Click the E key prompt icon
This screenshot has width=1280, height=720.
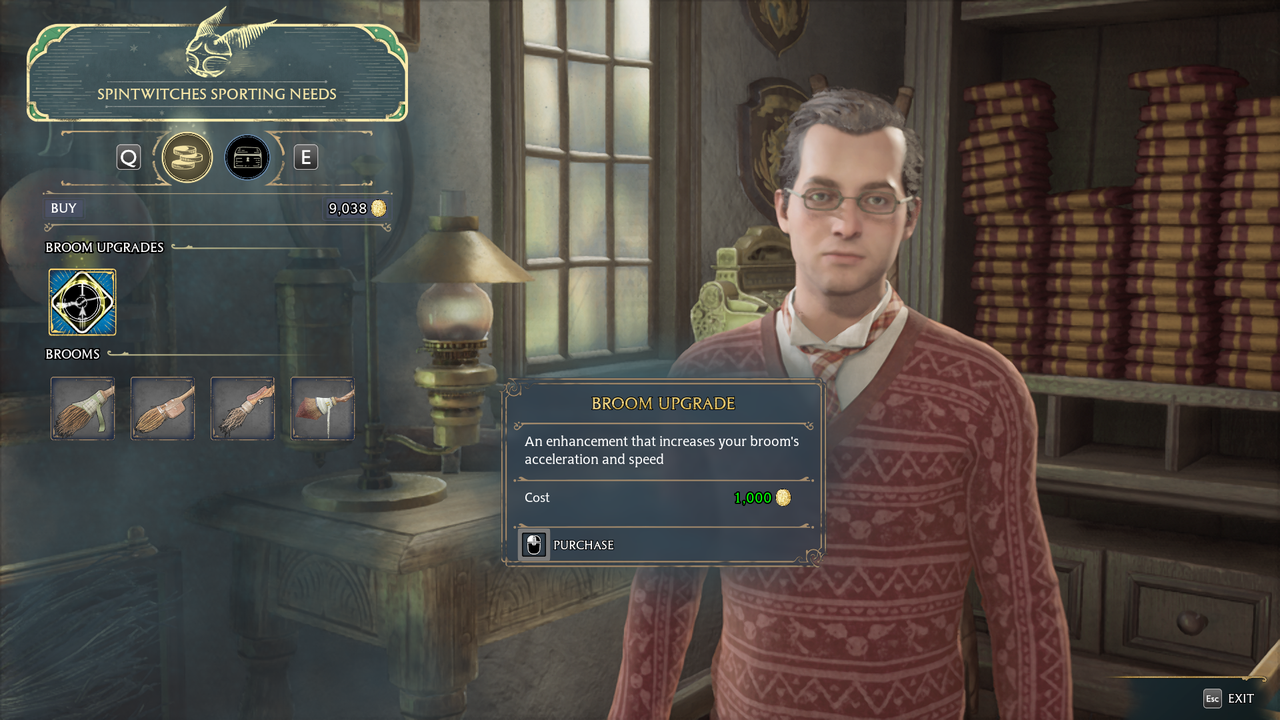[x=305, y=157]
